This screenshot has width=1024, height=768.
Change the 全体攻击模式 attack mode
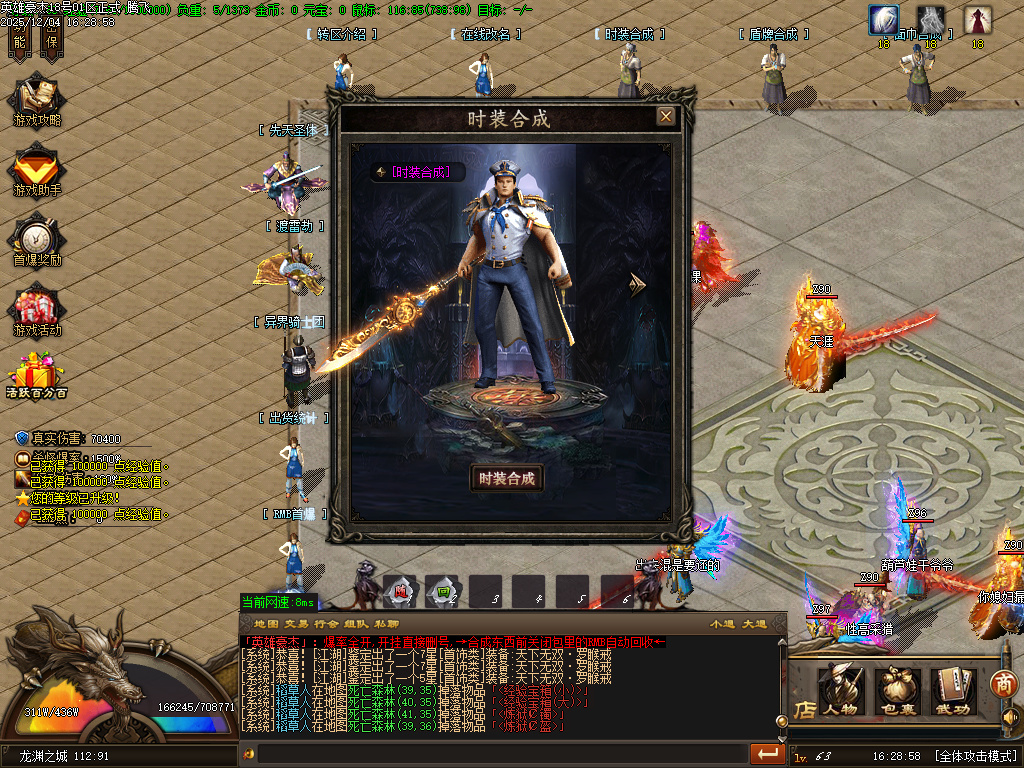975,756
